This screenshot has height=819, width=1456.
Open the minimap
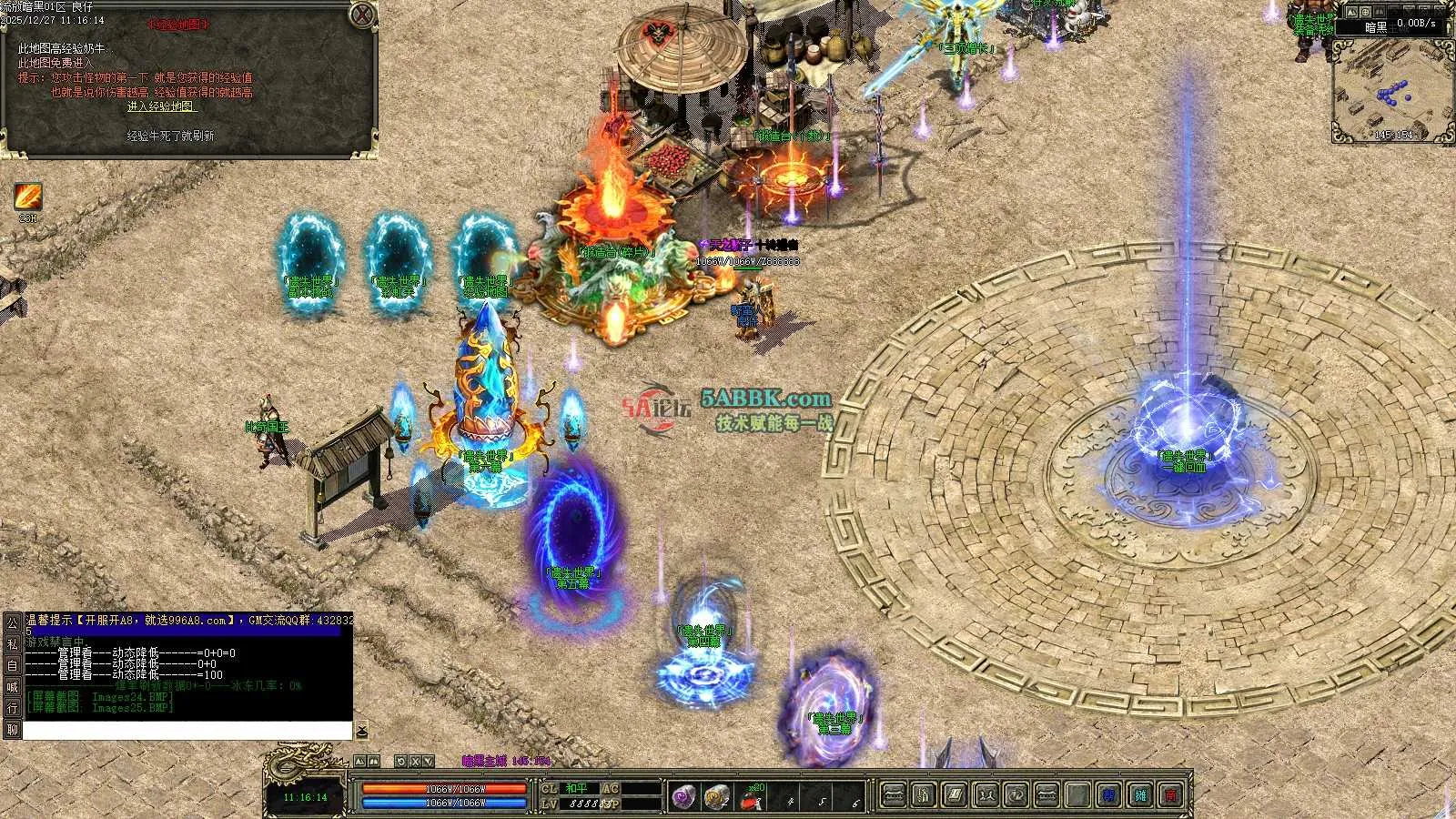click(x=1392, y=88)
